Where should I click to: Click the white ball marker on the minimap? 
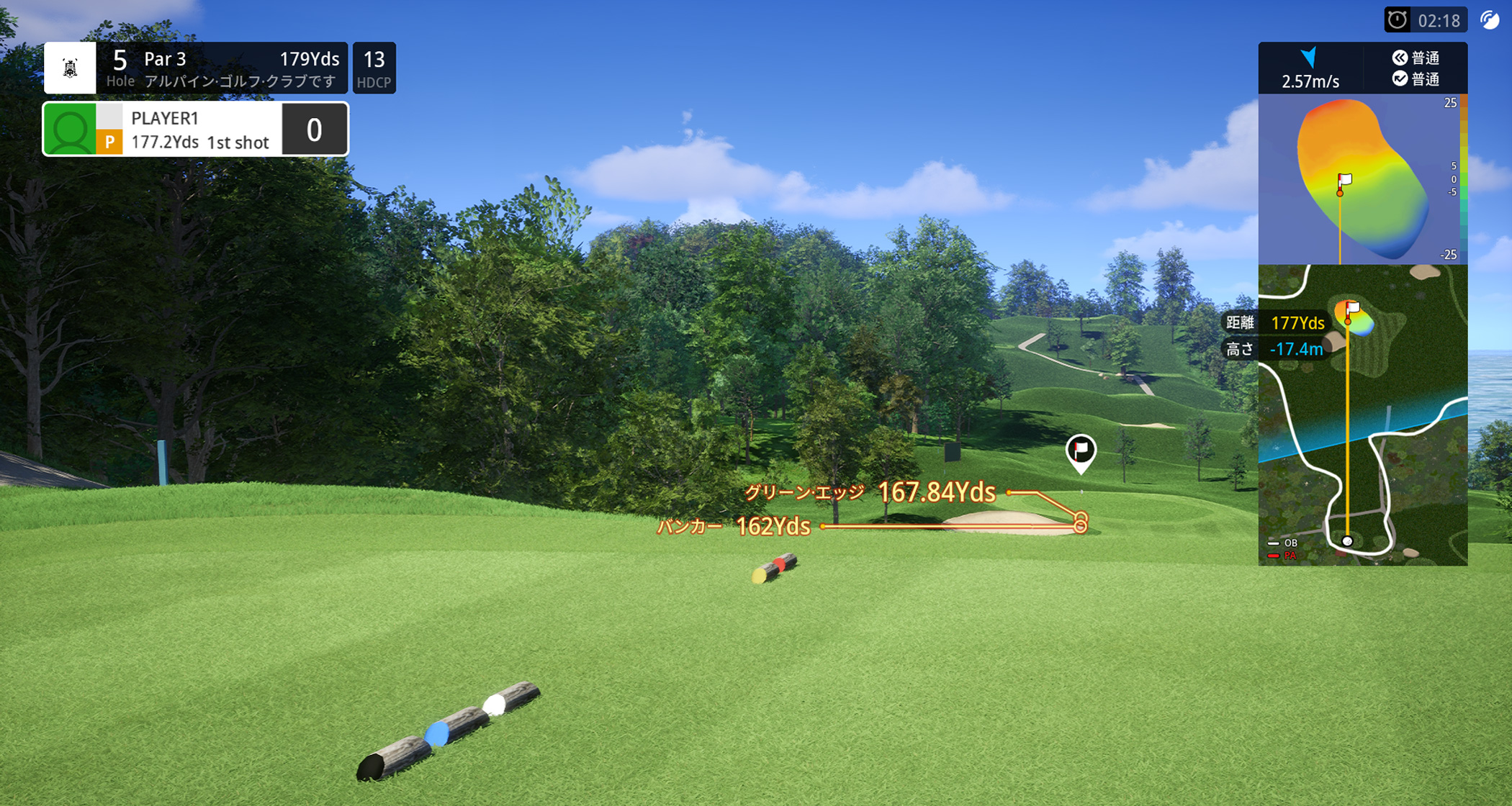click(x=1347, y=541)
